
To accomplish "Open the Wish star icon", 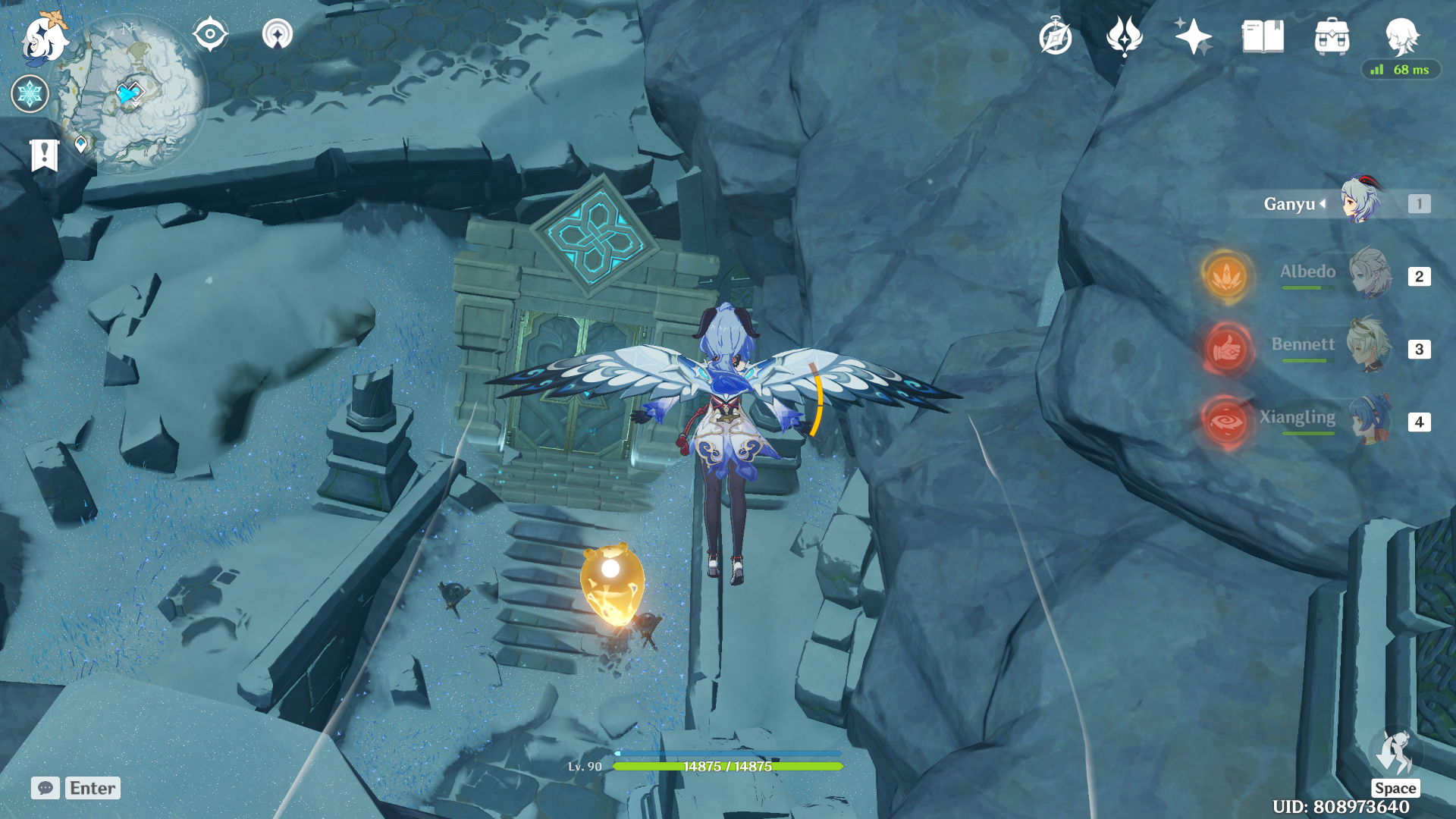I will (1194, 37).
